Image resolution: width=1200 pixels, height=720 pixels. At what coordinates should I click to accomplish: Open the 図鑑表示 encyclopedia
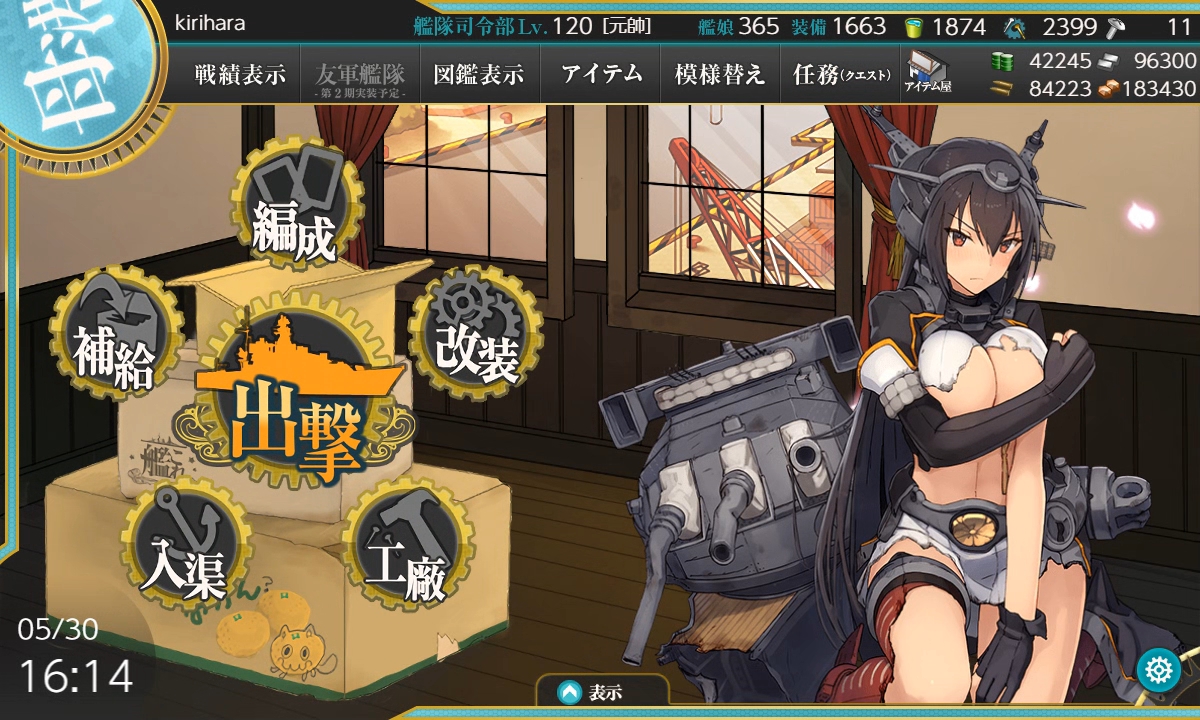(479, 75)
